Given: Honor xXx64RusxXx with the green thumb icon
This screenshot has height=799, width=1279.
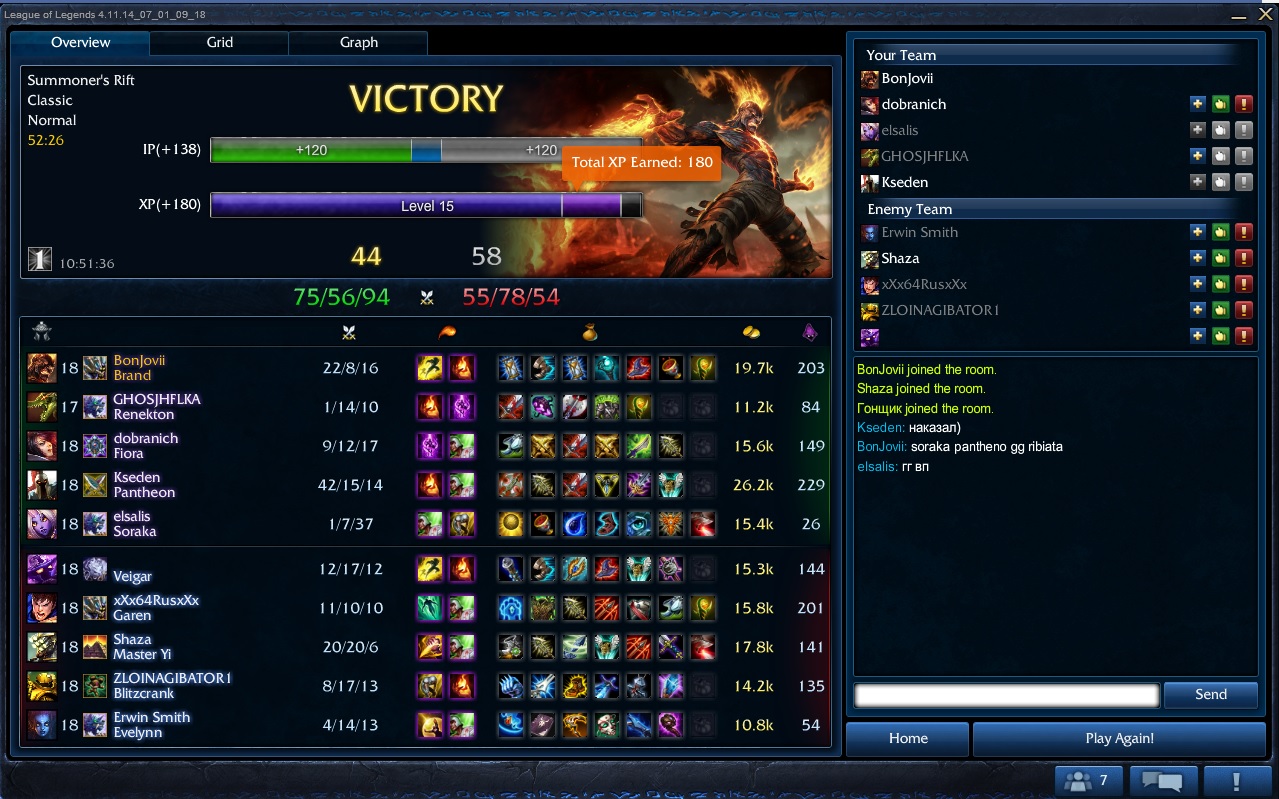Looking at the screenshot, I should (1220, 285).
